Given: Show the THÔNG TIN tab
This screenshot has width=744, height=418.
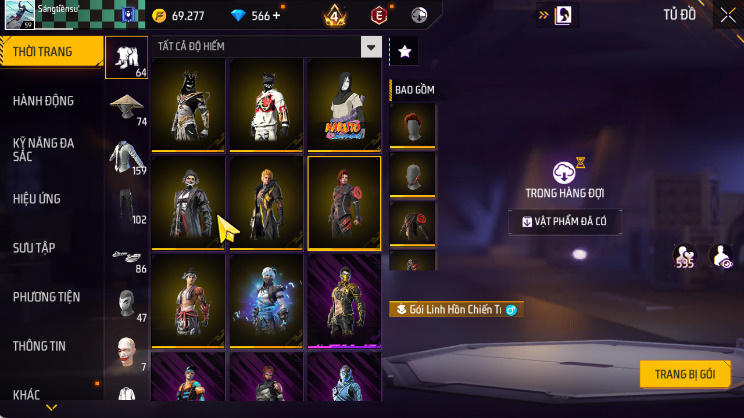Looking at the screenshot, I should (x=39, y=346).
